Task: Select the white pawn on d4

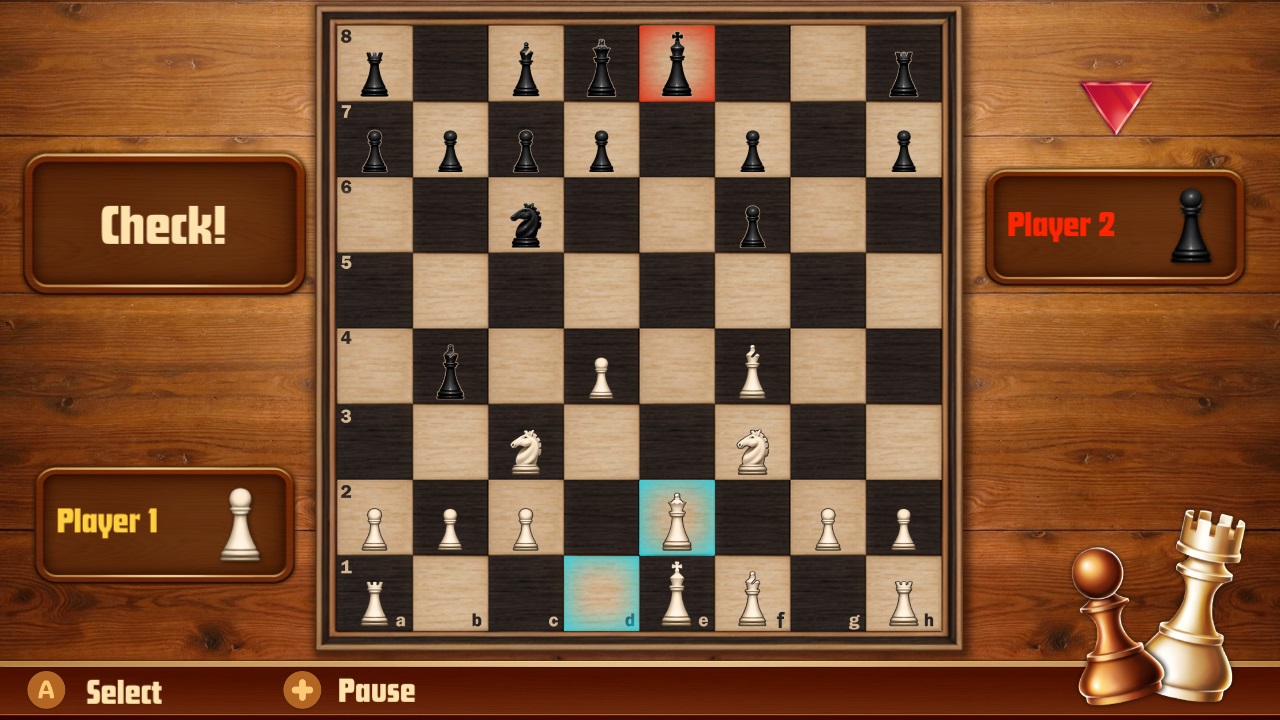Action: pos(602,370)
